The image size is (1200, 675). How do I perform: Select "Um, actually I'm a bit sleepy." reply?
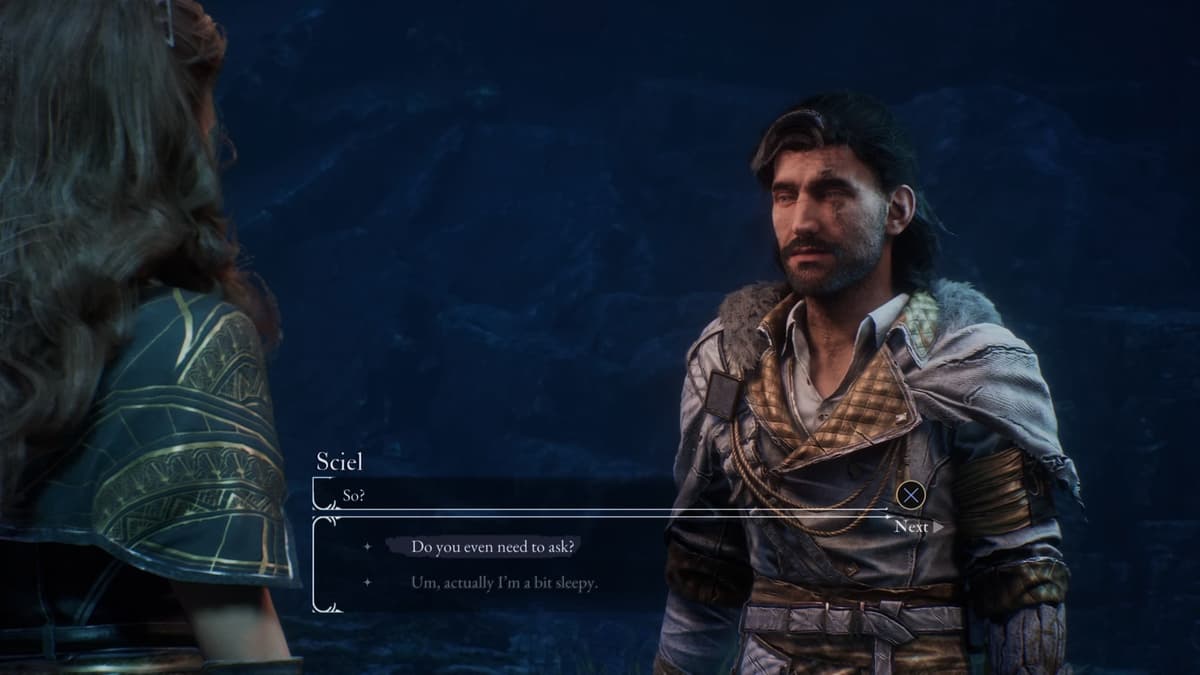pos(504,582)
